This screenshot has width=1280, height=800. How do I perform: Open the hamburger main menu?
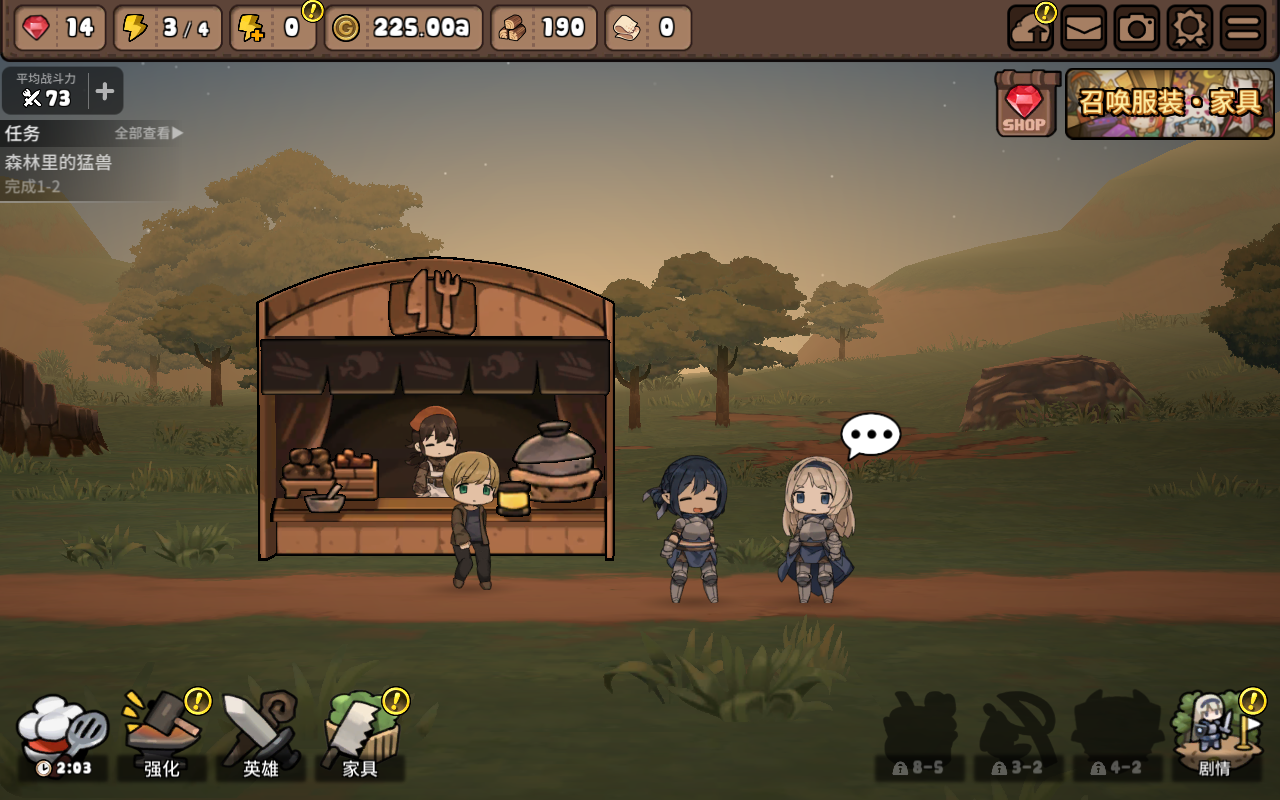click(x=1243, y=28)
